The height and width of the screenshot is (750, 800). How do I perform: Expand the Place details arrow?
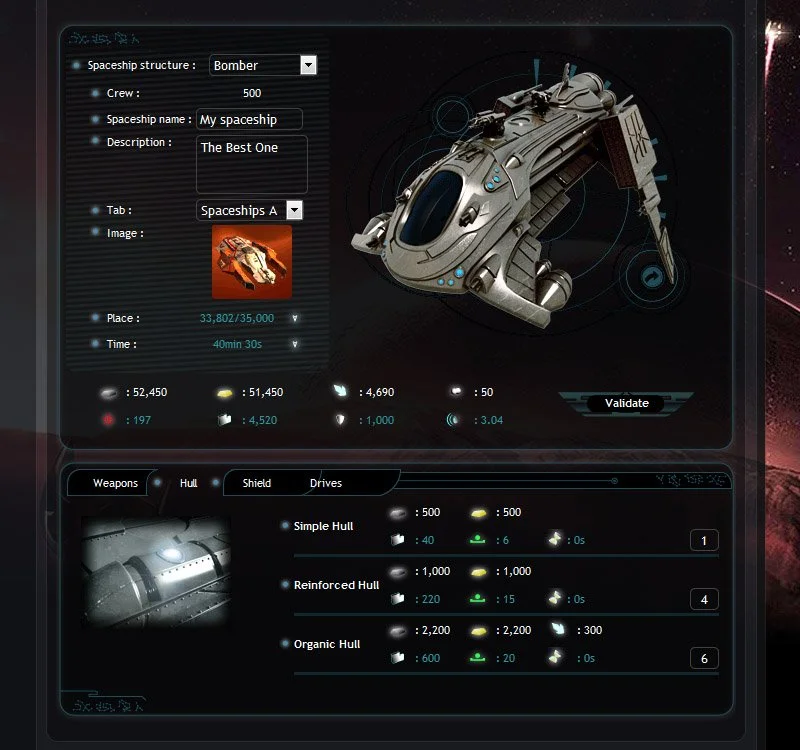pos(295,319)
